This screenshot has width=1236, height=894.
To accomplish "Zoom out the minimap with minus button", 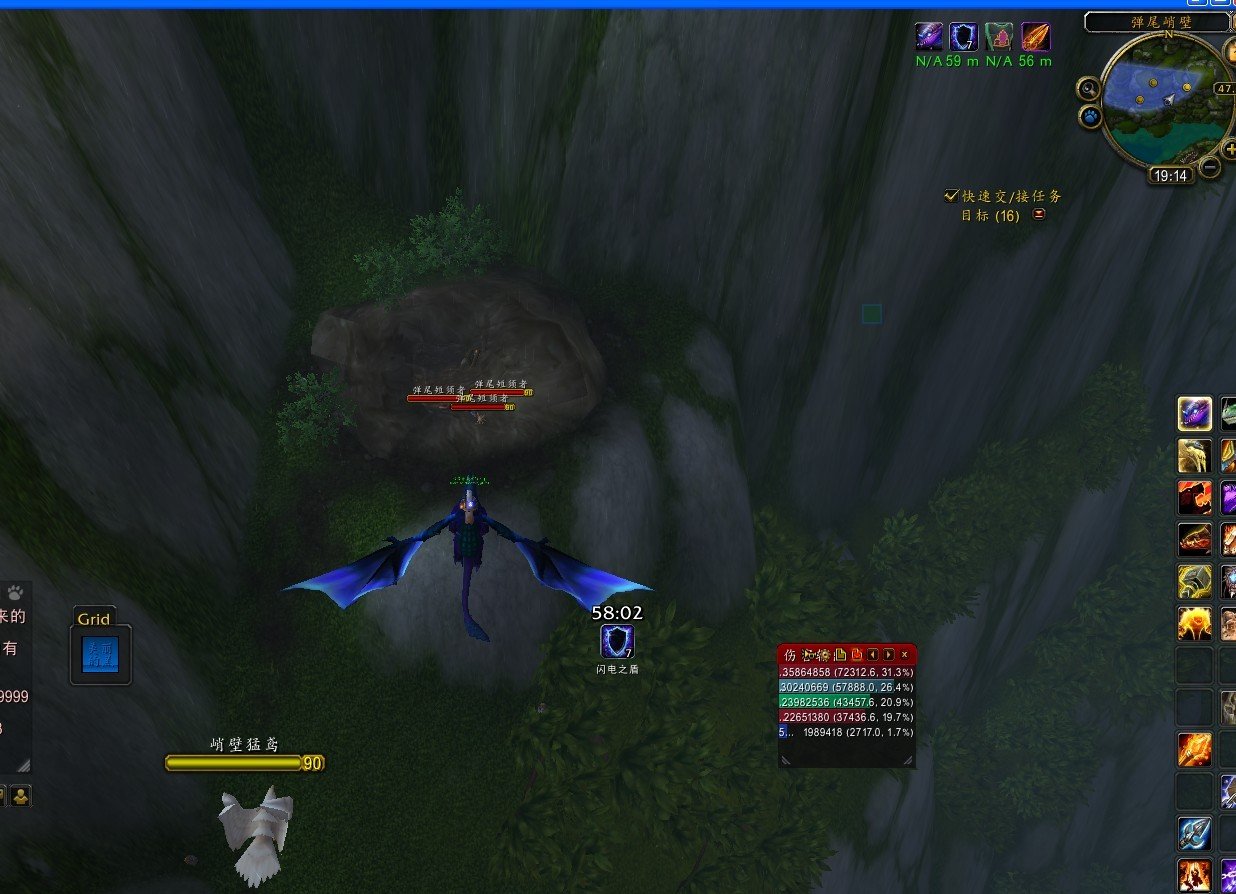I will click(x=1210, y=168).
